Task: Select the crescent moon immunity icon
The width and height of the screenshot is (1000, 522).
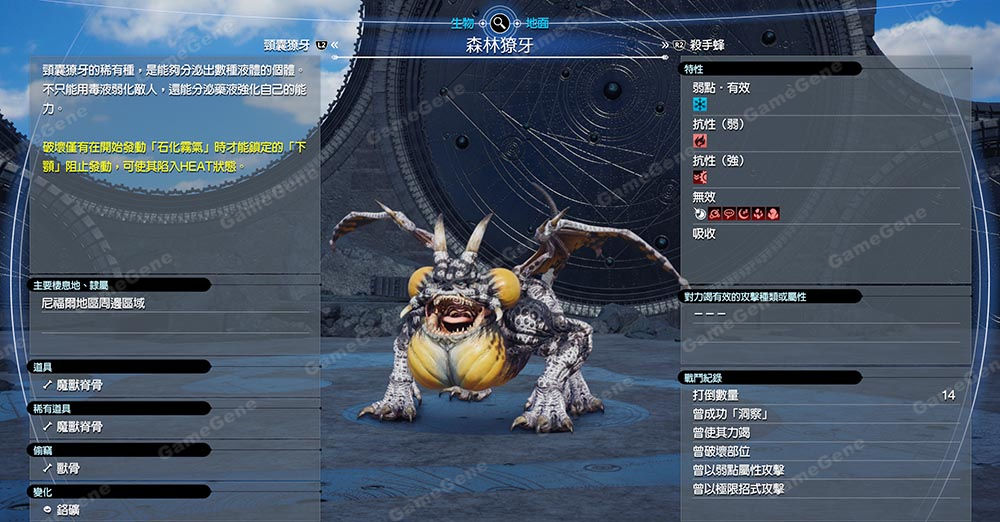Action: point(743,214)
